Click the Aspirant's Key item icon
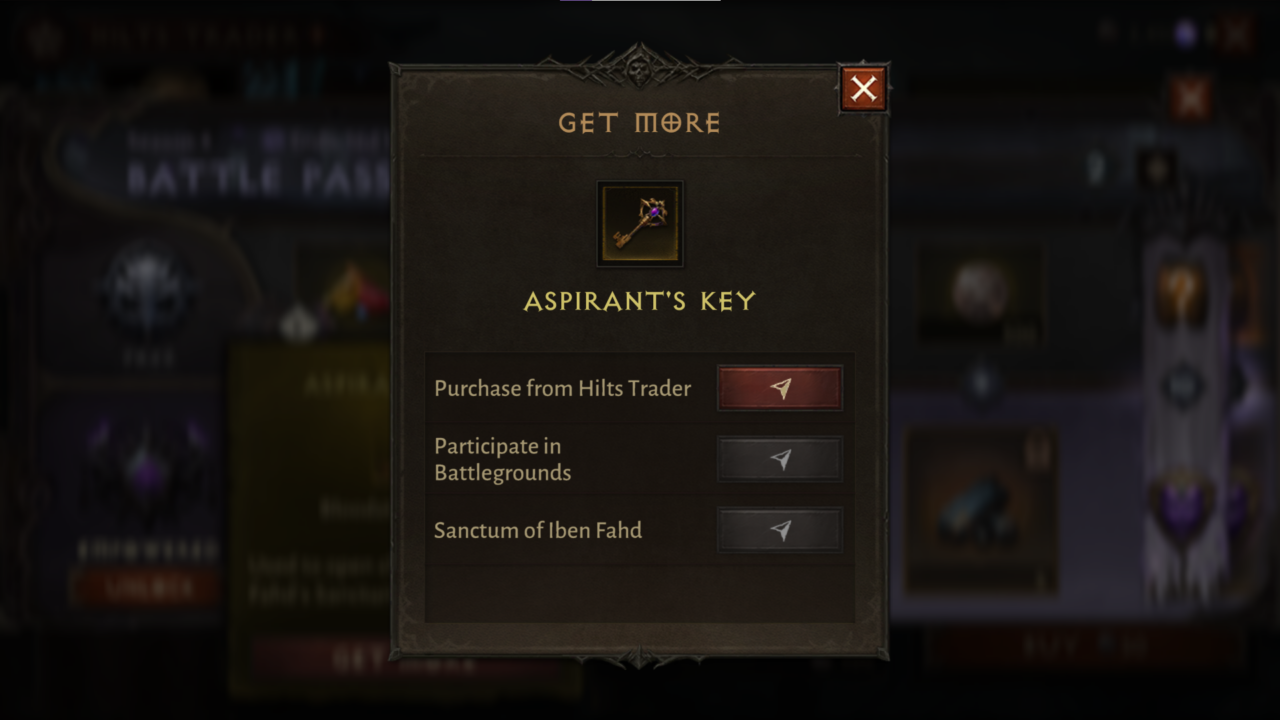The width and height of the screenshot is (1280, 720). pos(640,223)
